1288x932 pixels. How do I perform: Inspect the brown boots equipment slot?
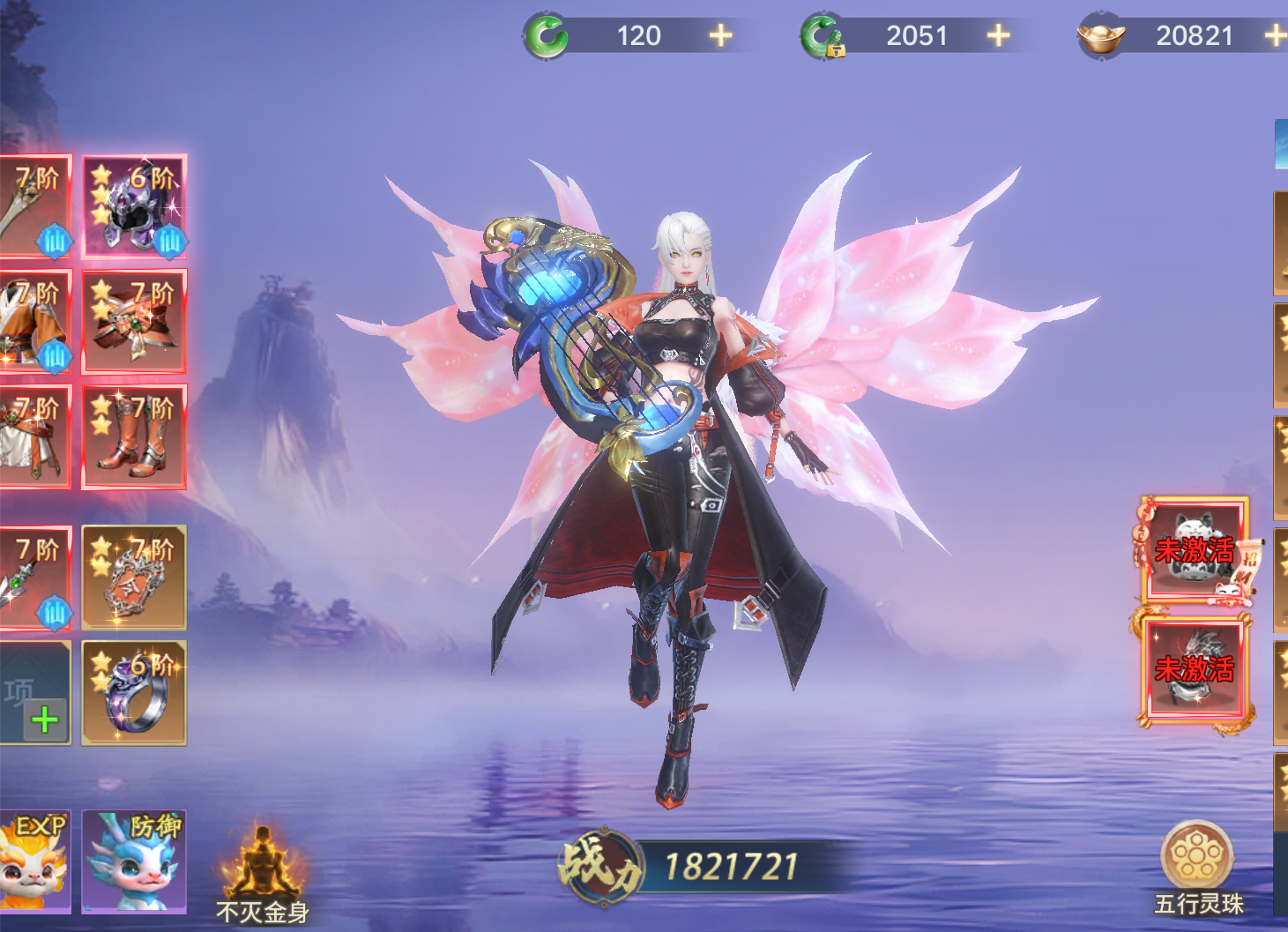134,436
